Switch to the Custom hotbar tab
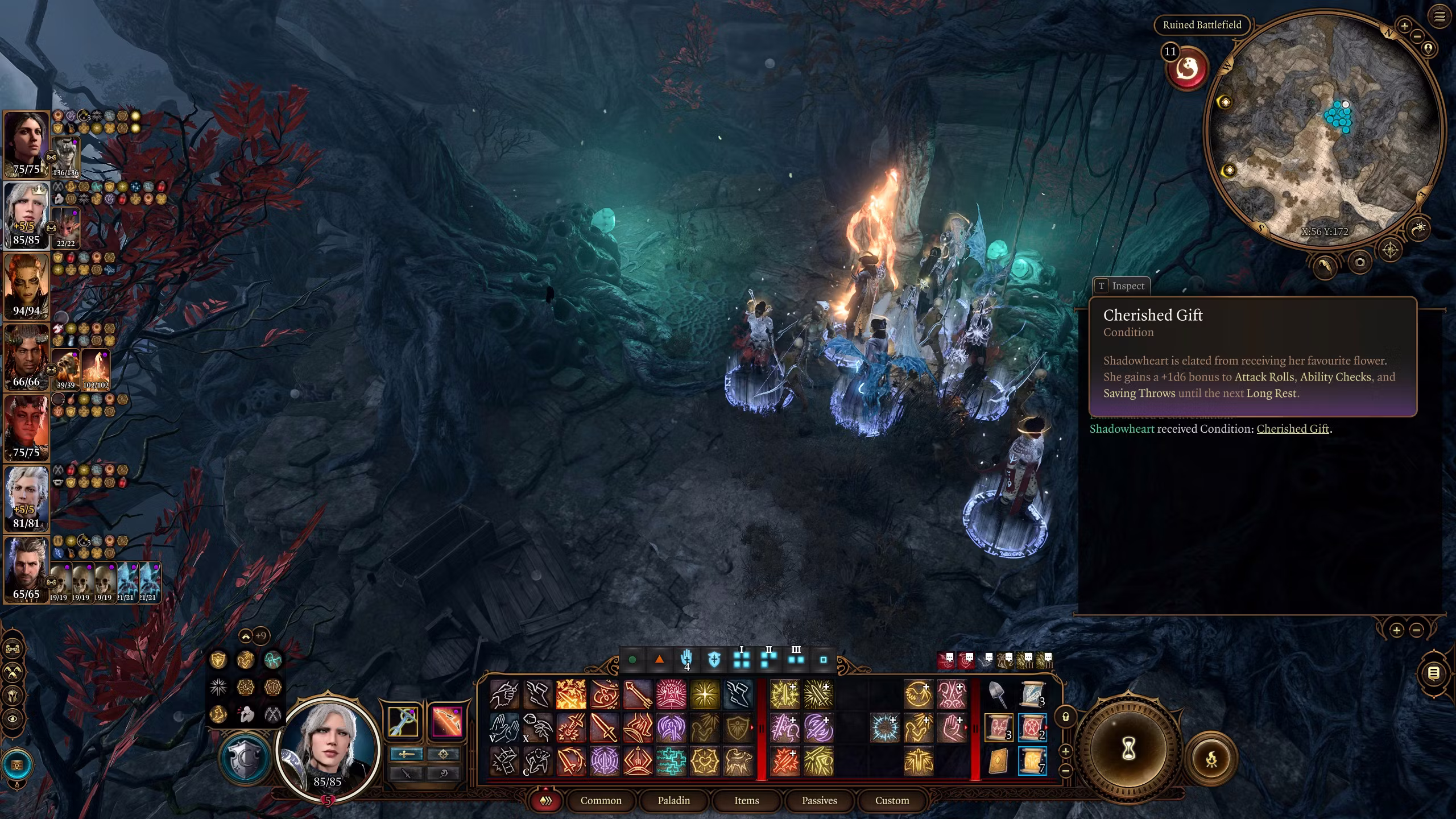 point(892,800)
